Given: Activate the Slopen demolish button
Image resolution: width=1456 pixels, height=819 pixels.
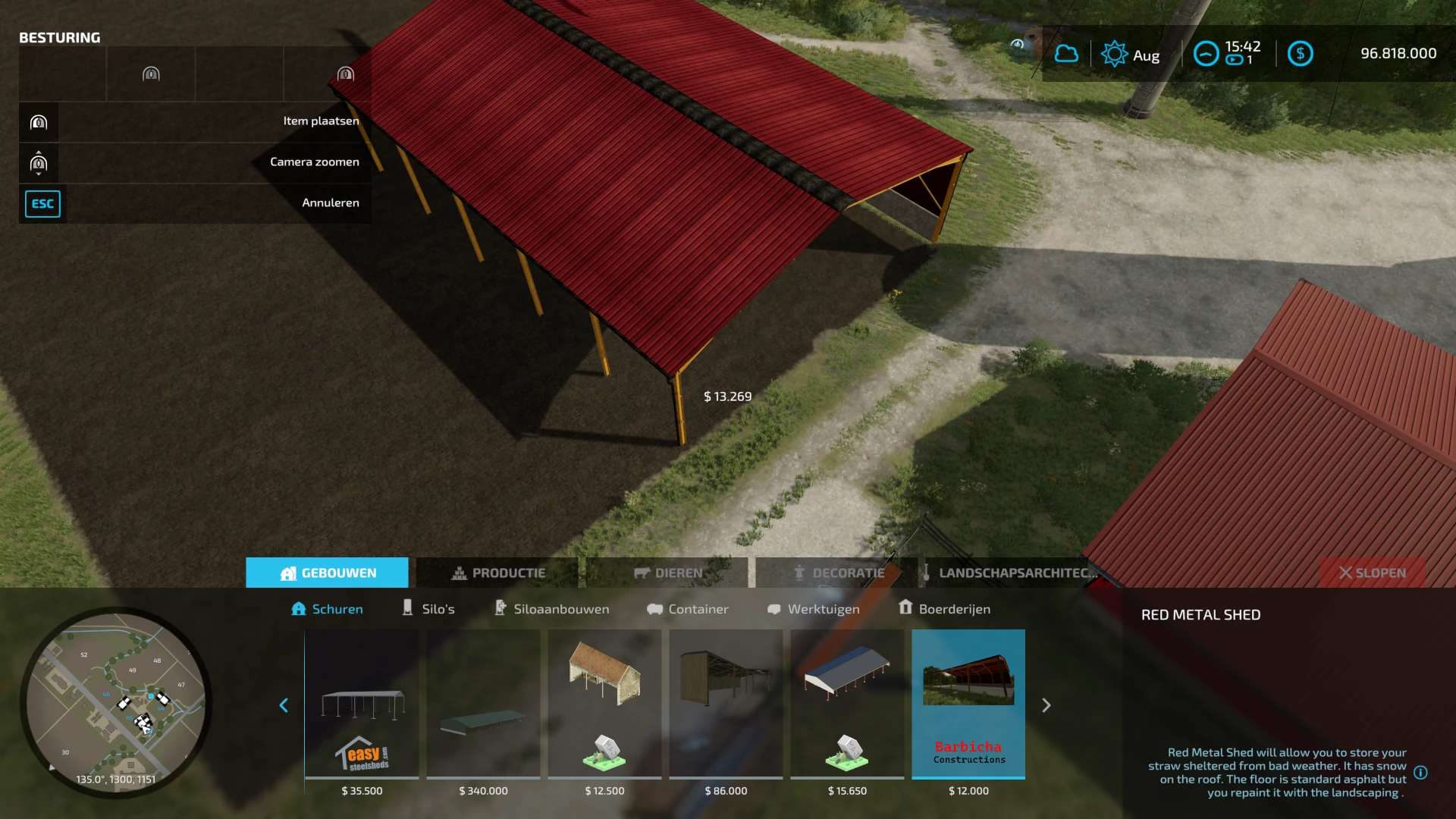Looking at the screenshot, I should coord(1372,573).
